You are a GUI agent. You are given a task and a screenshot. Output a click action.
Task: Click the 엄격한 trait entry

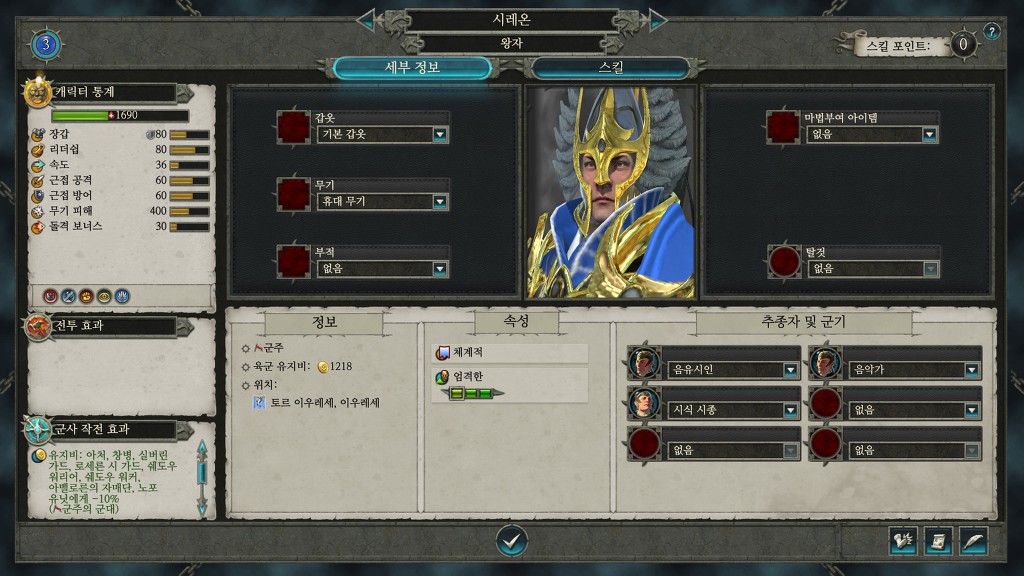tap(510, 378)
